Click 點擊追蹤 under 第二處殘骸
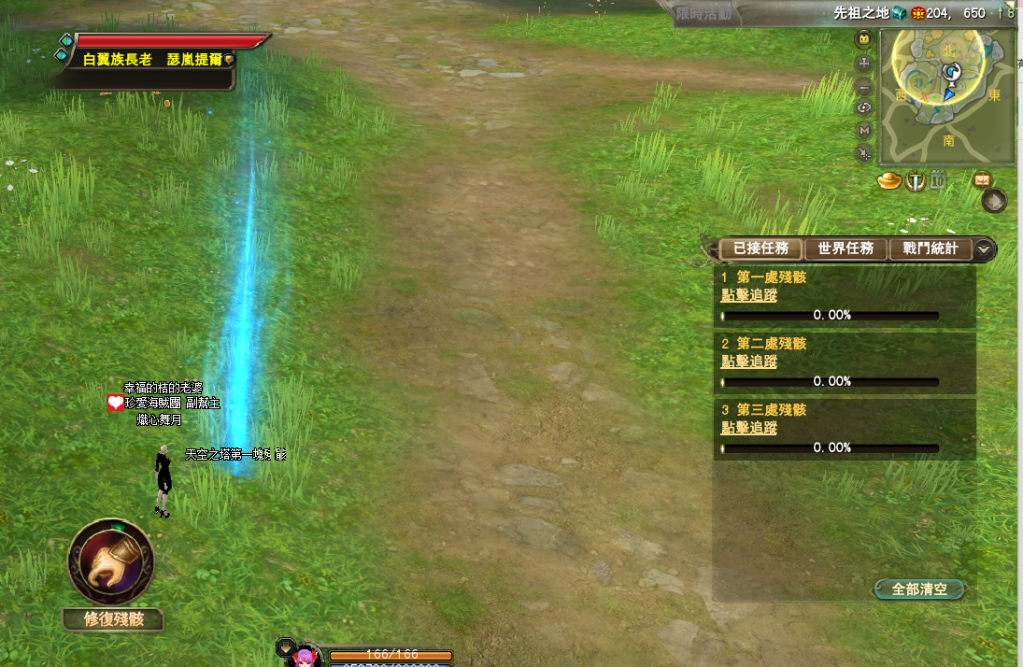 749,361
